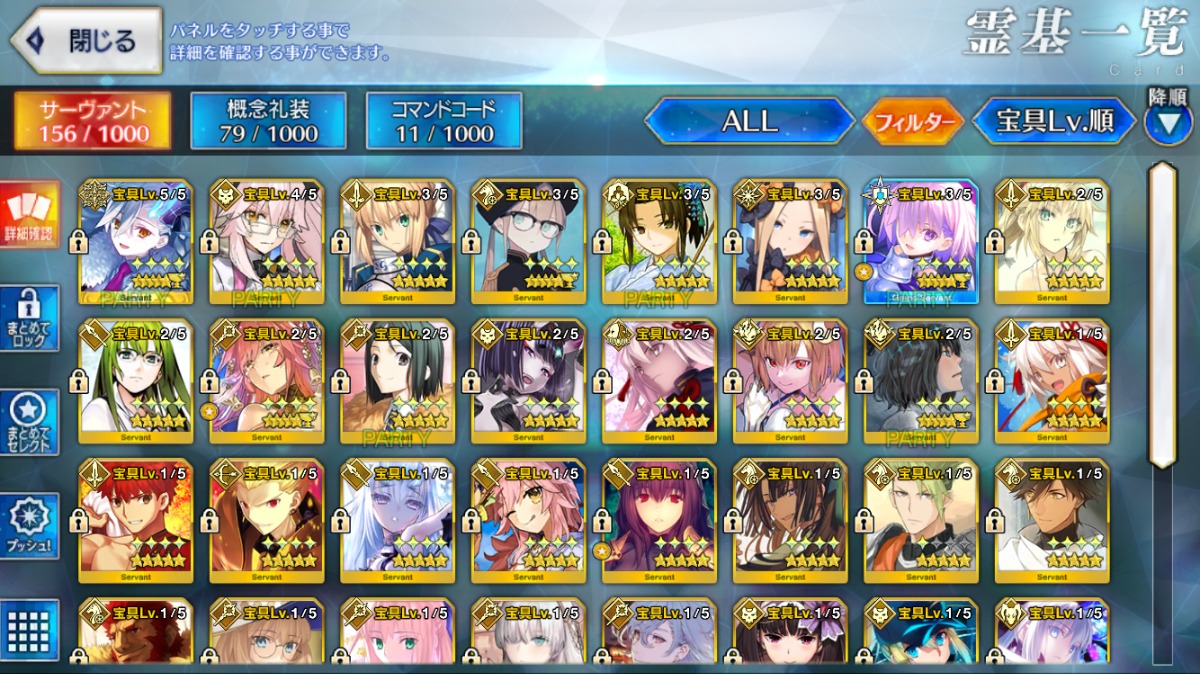Viewport: 1200px width, 674px height.
Task: Select the servant card with 宝具Lv.5/5
Action: click(x=136, y=242)
